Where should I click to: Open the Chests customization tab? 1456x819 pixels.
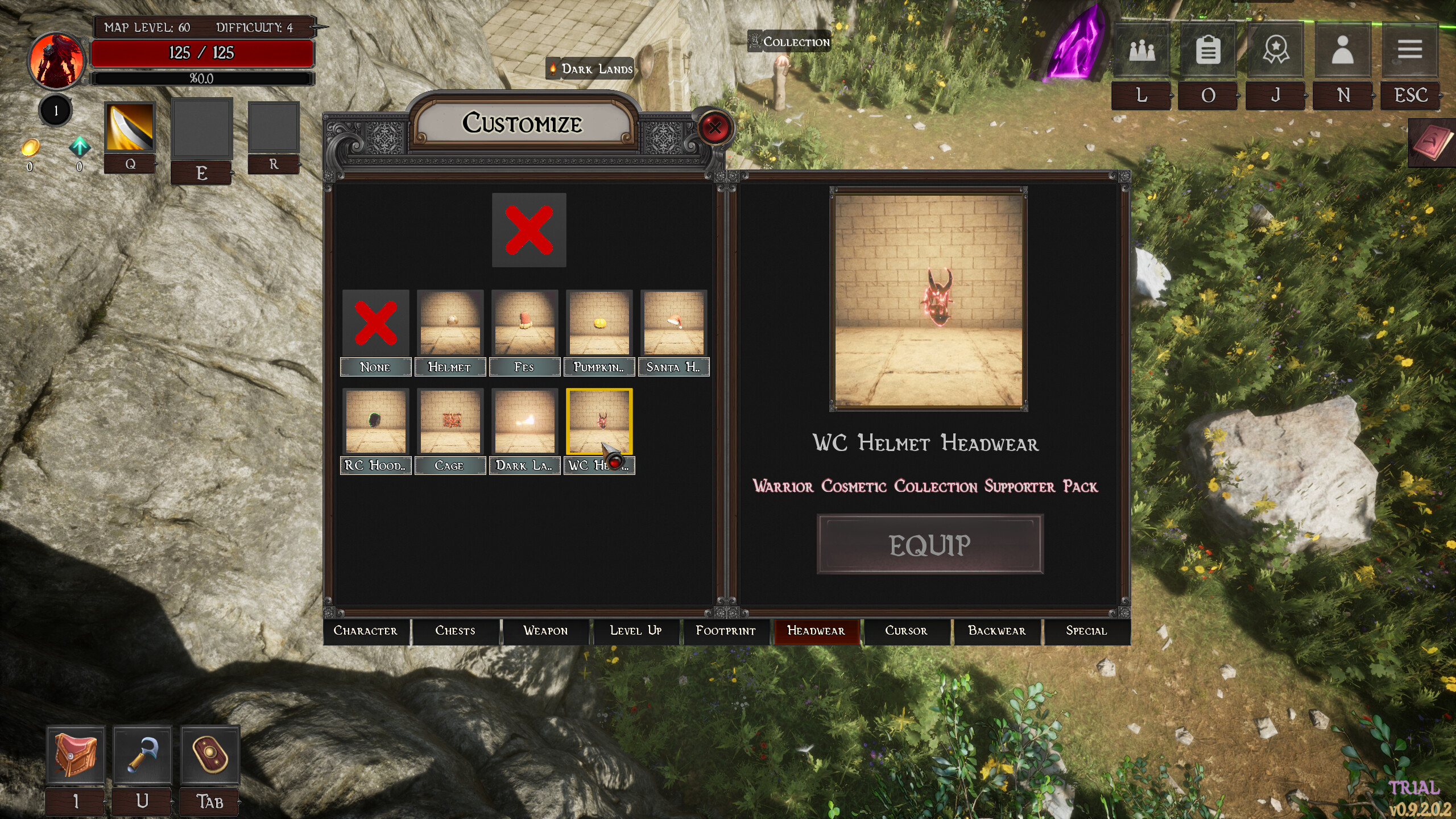455,631
